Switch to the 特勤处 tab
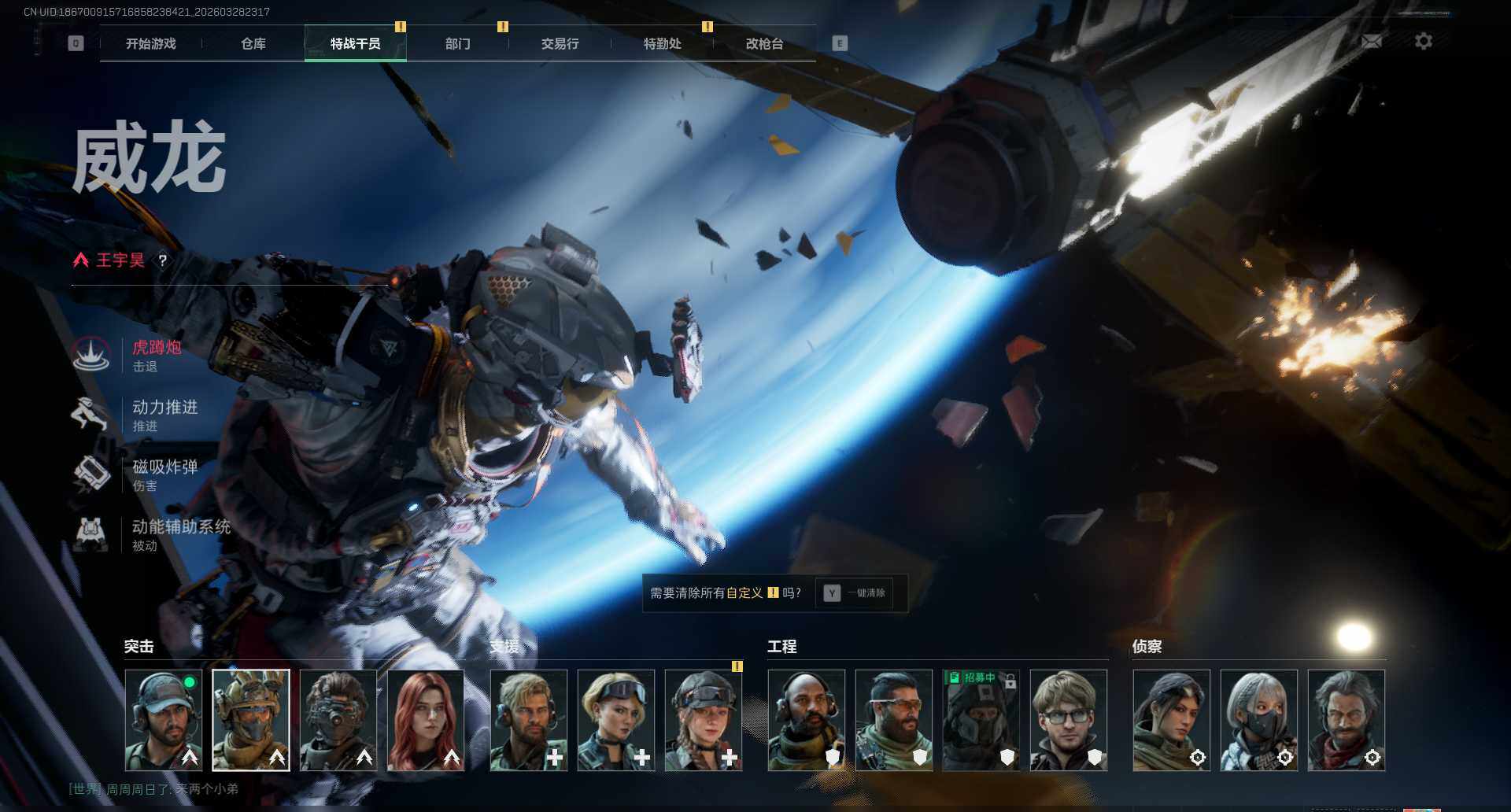 (x=663, y=44)
